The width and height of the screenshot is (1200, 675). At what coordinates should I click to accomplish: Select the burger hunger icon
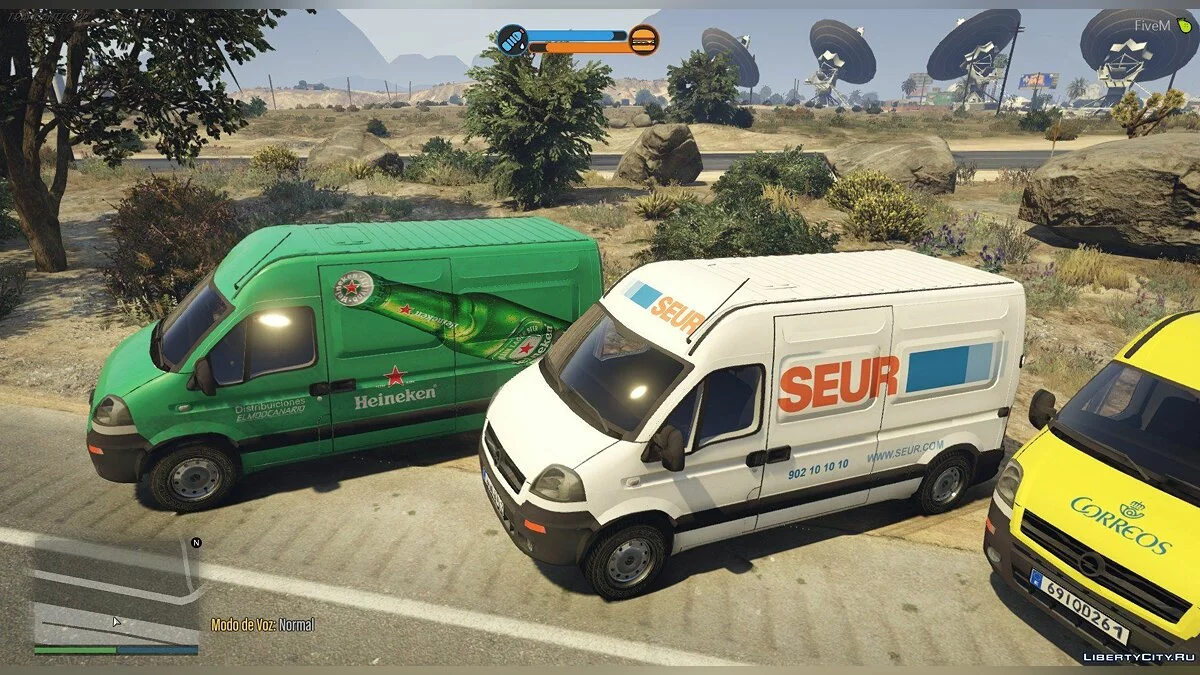[644, 40]
